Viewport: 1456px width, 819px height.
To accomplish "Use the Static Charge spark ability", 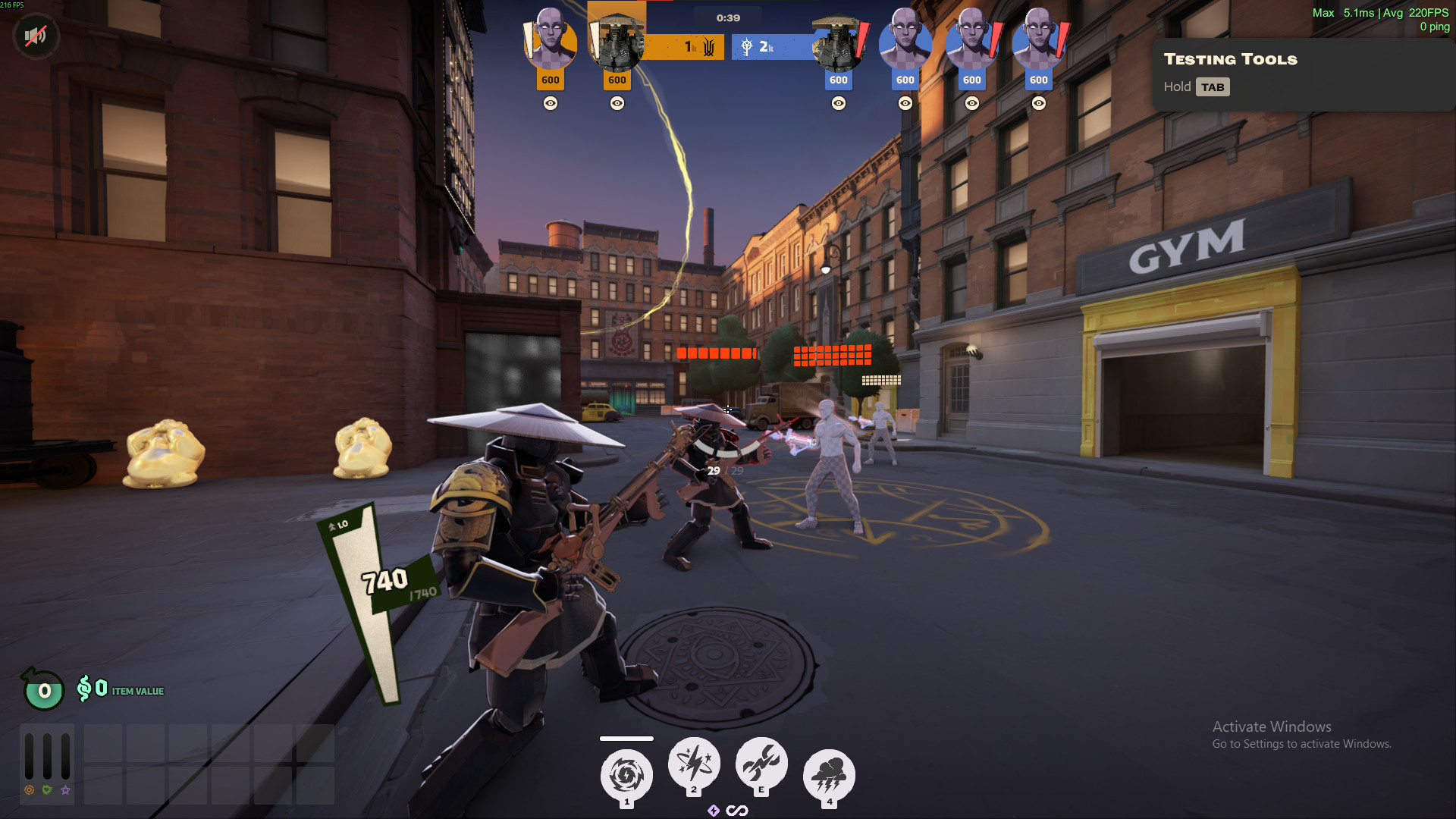I will click(x=693, y=763).
